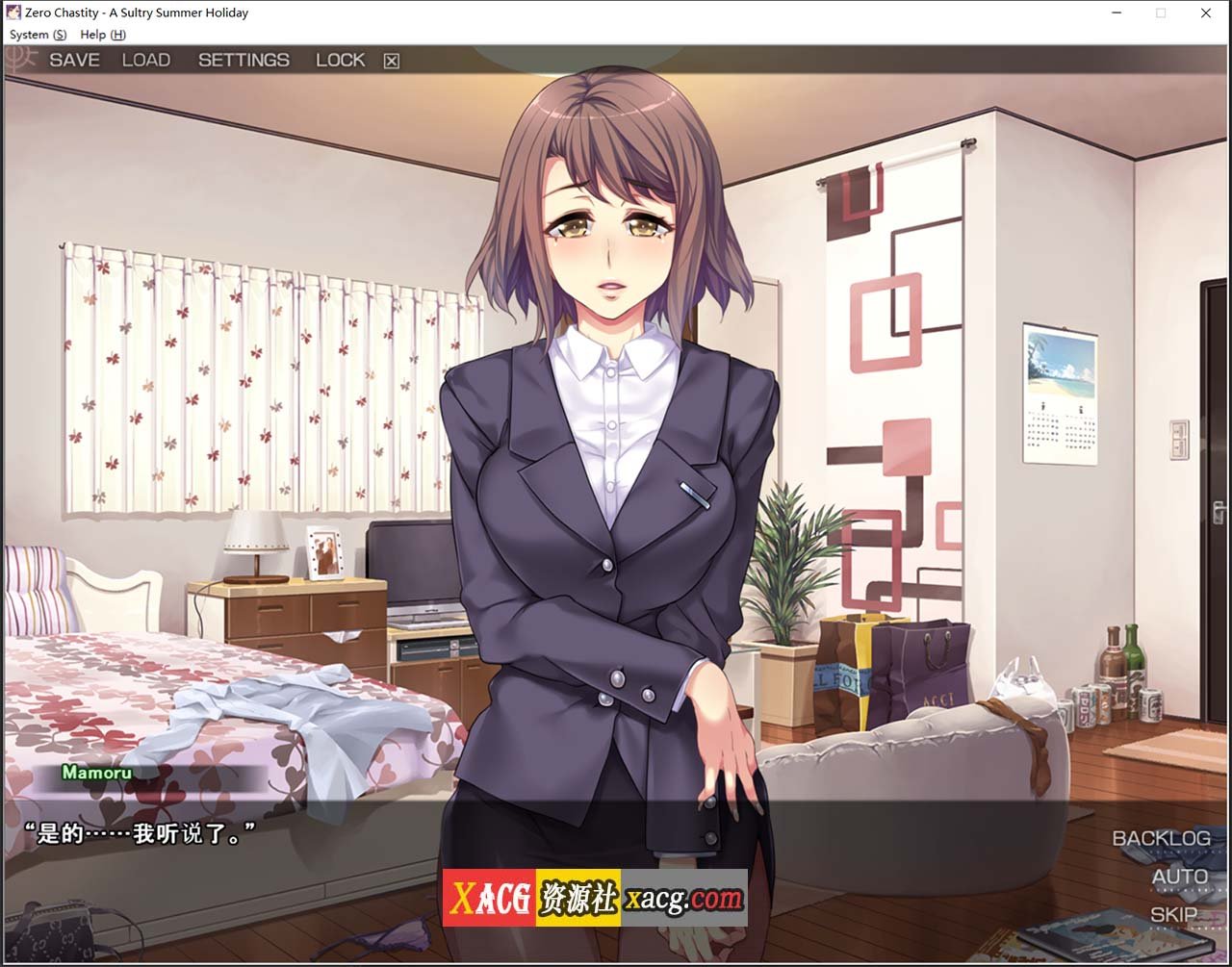1232x967 pixels.
Task: Show the BACKLOG of dialogue
Action: (1161, 838)
